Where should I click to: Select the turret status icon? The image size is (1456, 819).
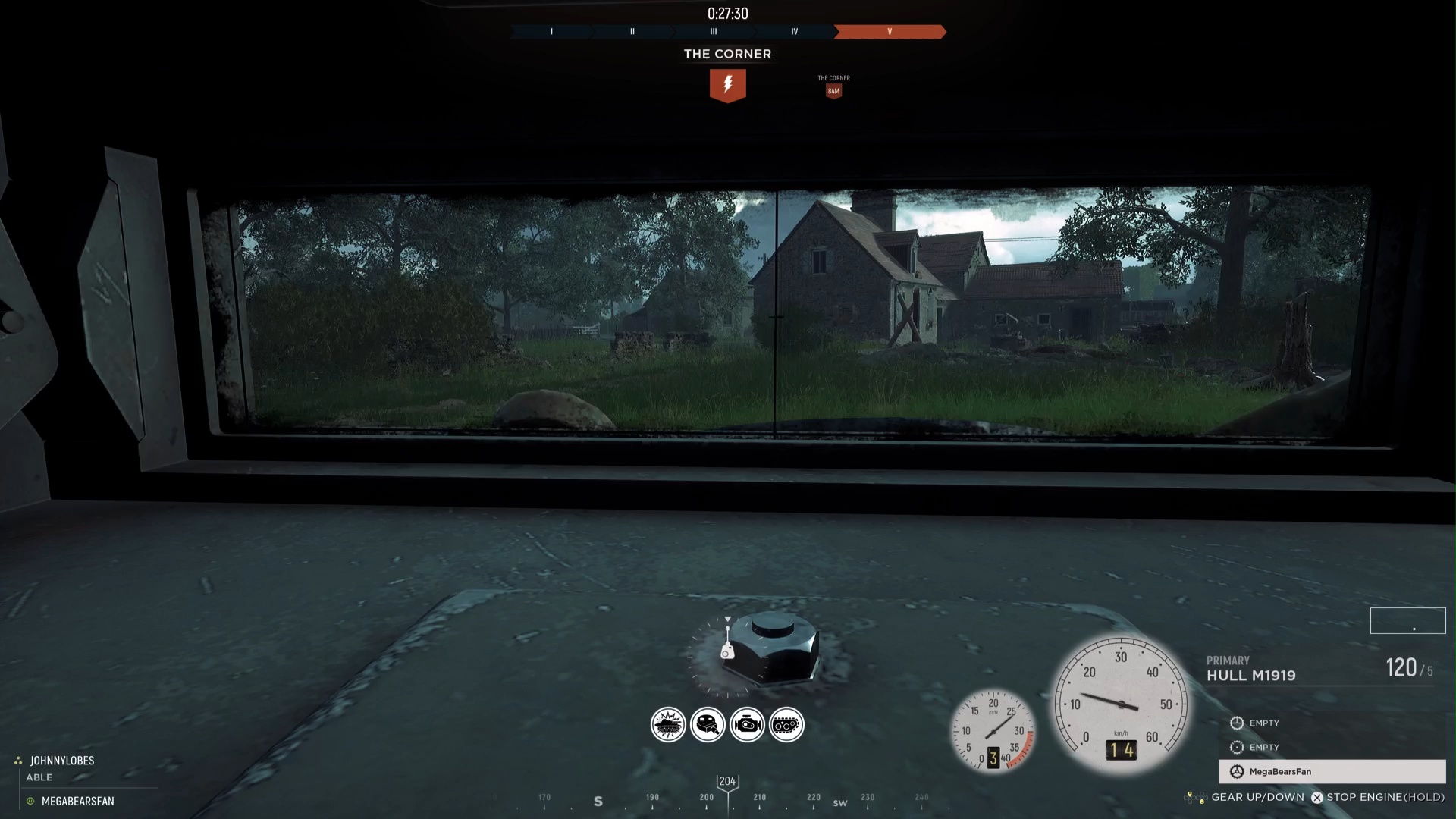pos(708,725)
